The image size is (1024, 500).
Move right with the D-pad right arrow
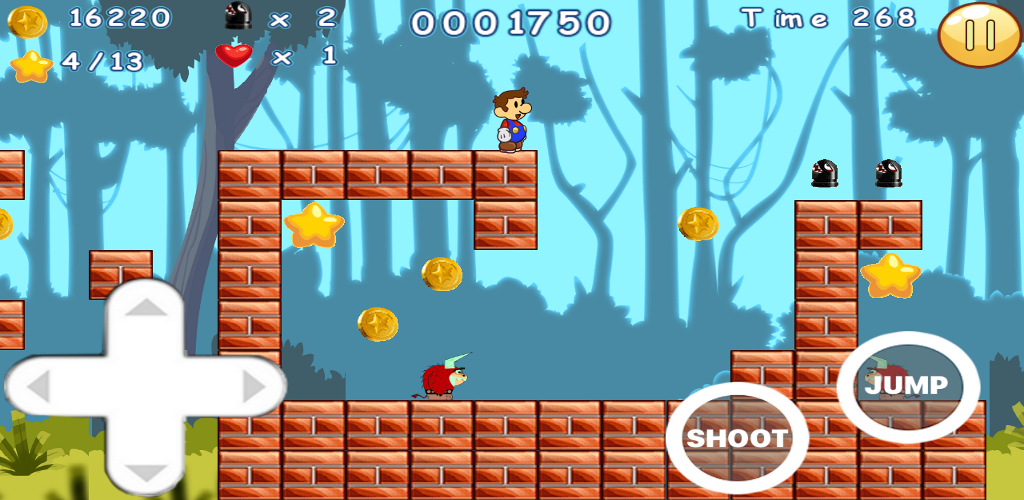[x=252, y=385]
